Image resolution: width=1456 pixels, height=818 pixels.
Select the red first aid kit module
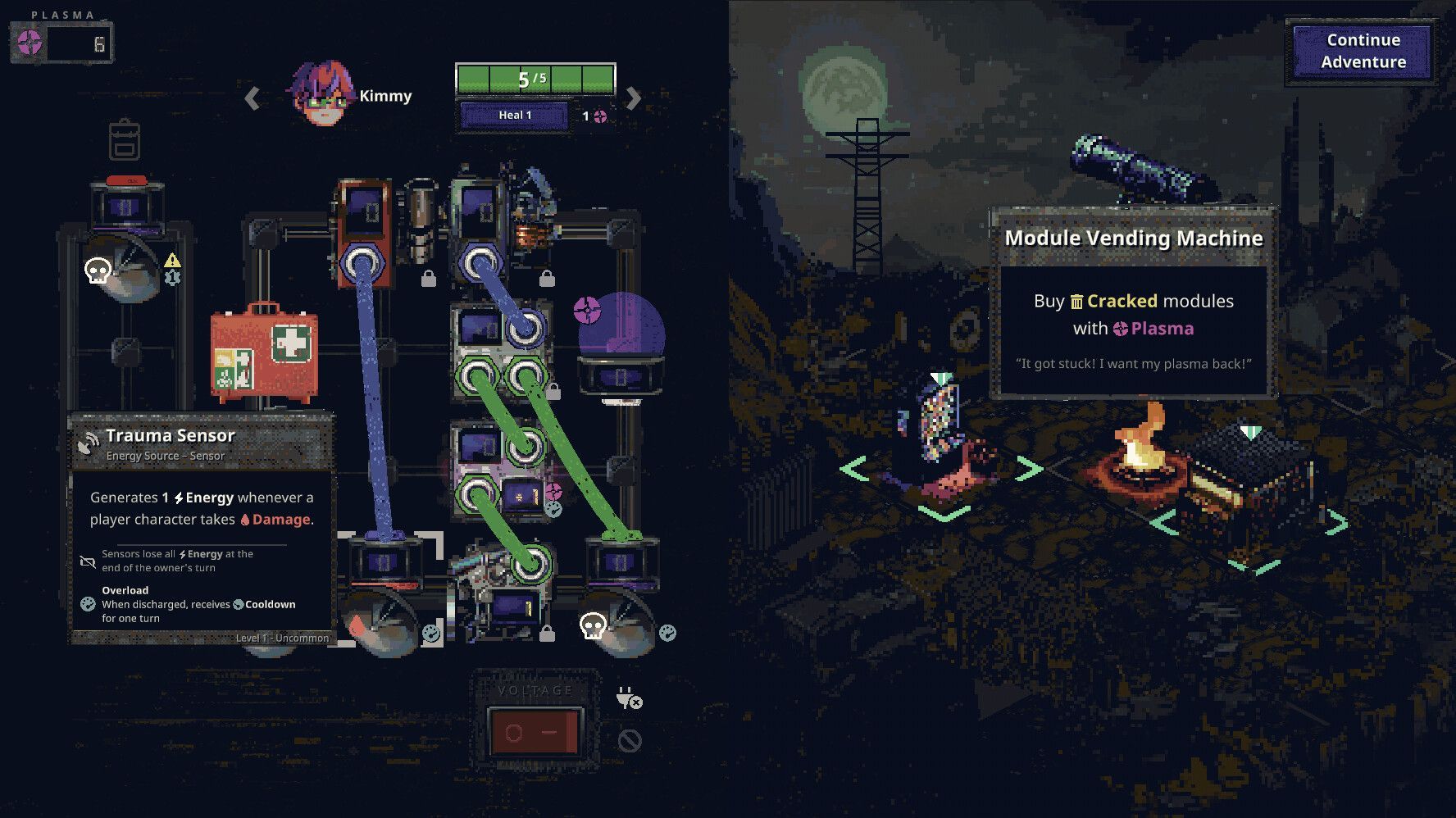264,352
